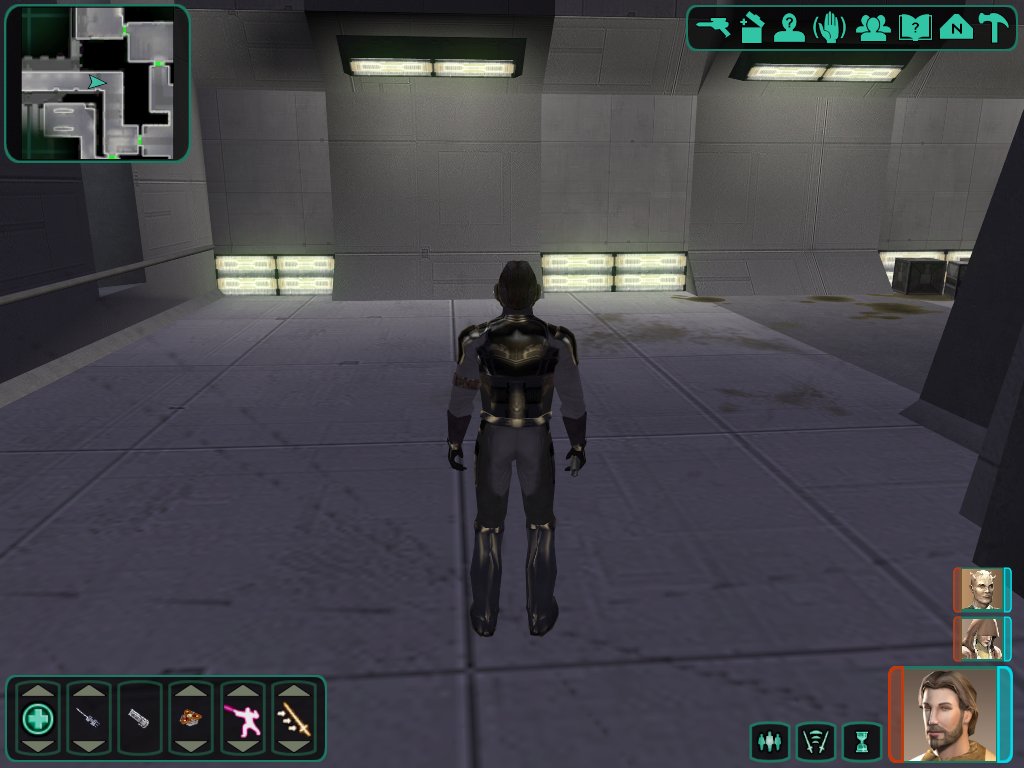The height and width of the screenshot is (768, 1024).
Task: Use the orange mine item slot
Action: tap(191, 718)
